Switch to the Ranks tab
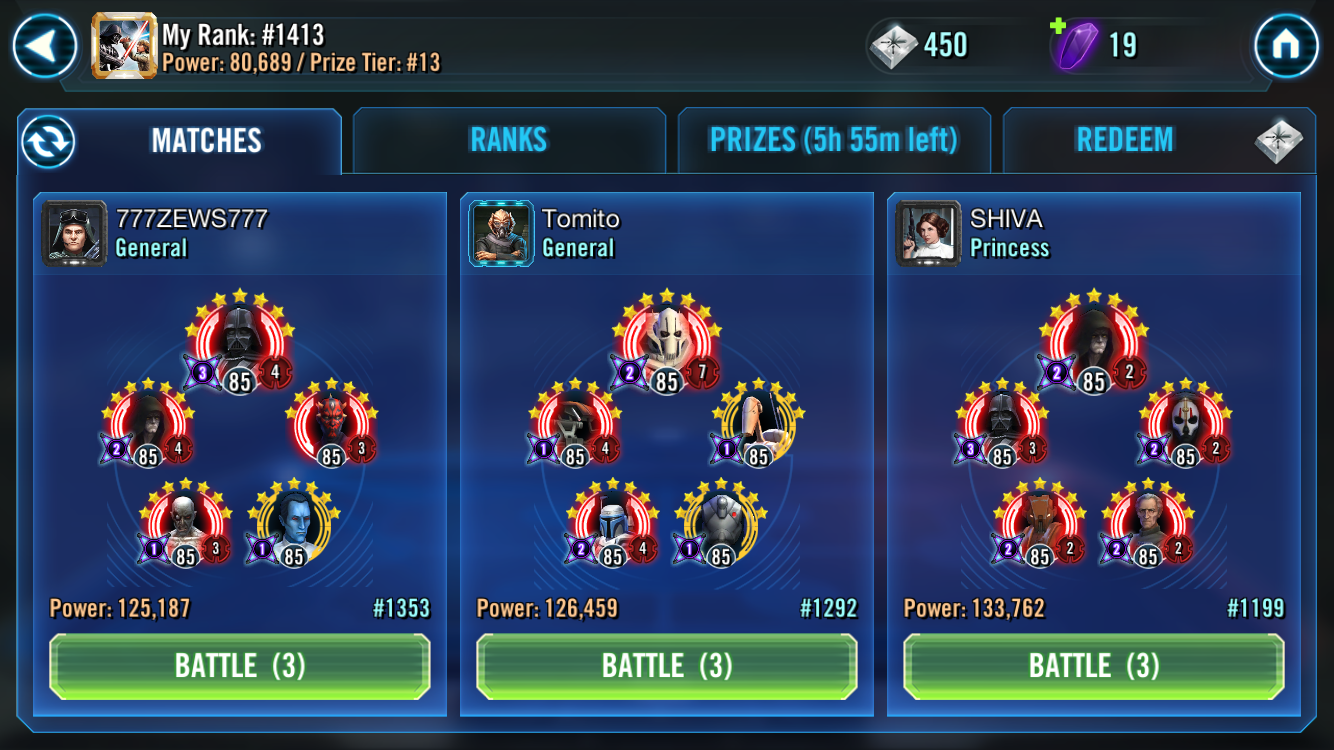The width and height of the screenshot is (1334, 750). pos(509,140)
